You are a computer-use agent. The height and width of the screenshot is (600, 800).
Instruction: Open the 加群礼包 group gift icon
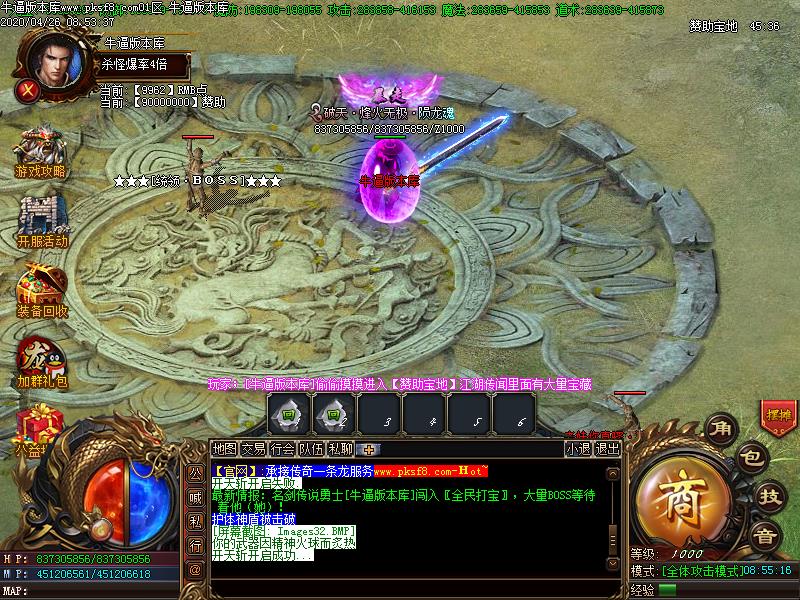pos(40,362)
